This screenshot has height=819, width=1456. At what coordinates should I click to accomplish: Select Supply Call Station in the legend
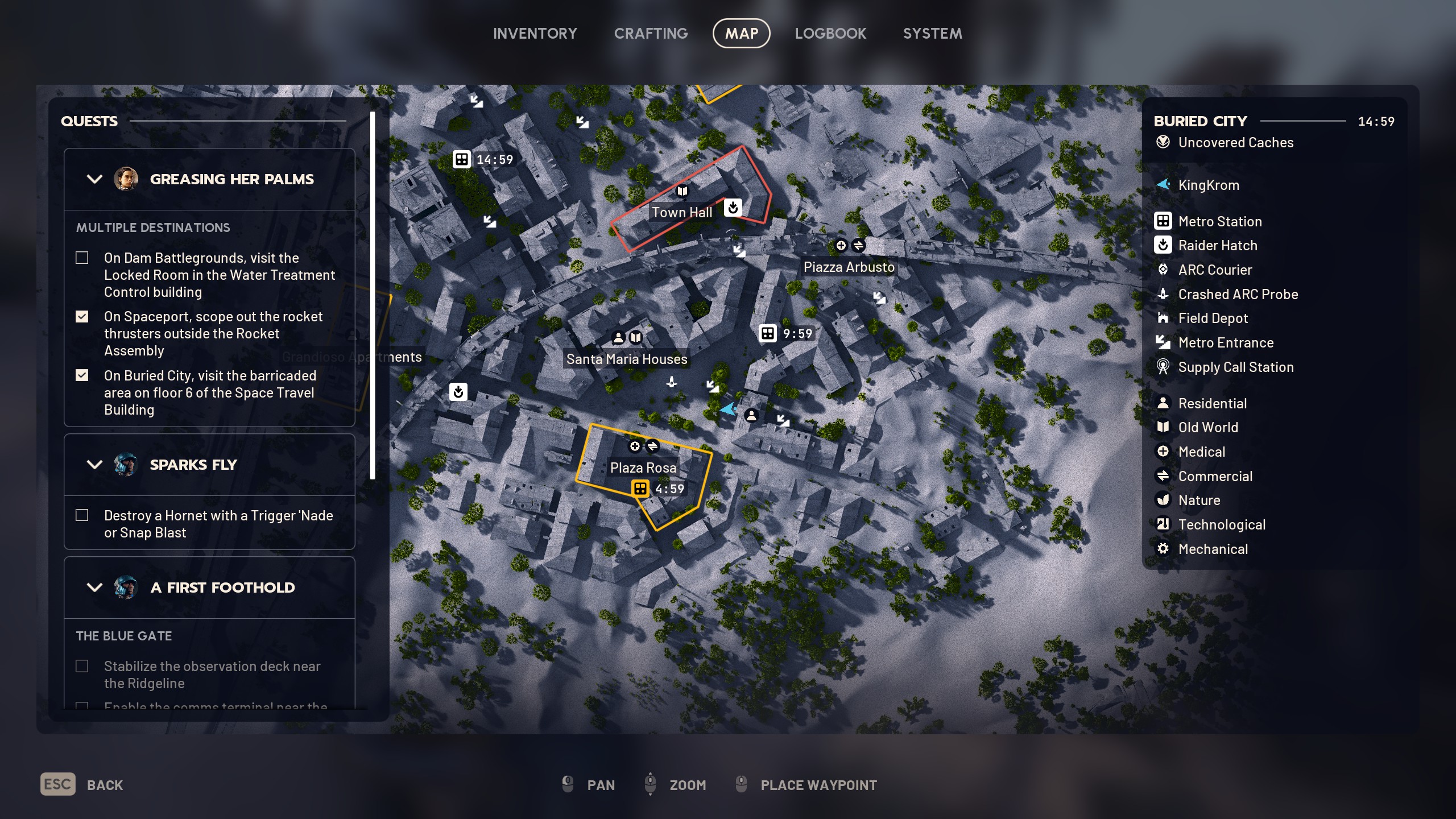[x=1235, y=367]
